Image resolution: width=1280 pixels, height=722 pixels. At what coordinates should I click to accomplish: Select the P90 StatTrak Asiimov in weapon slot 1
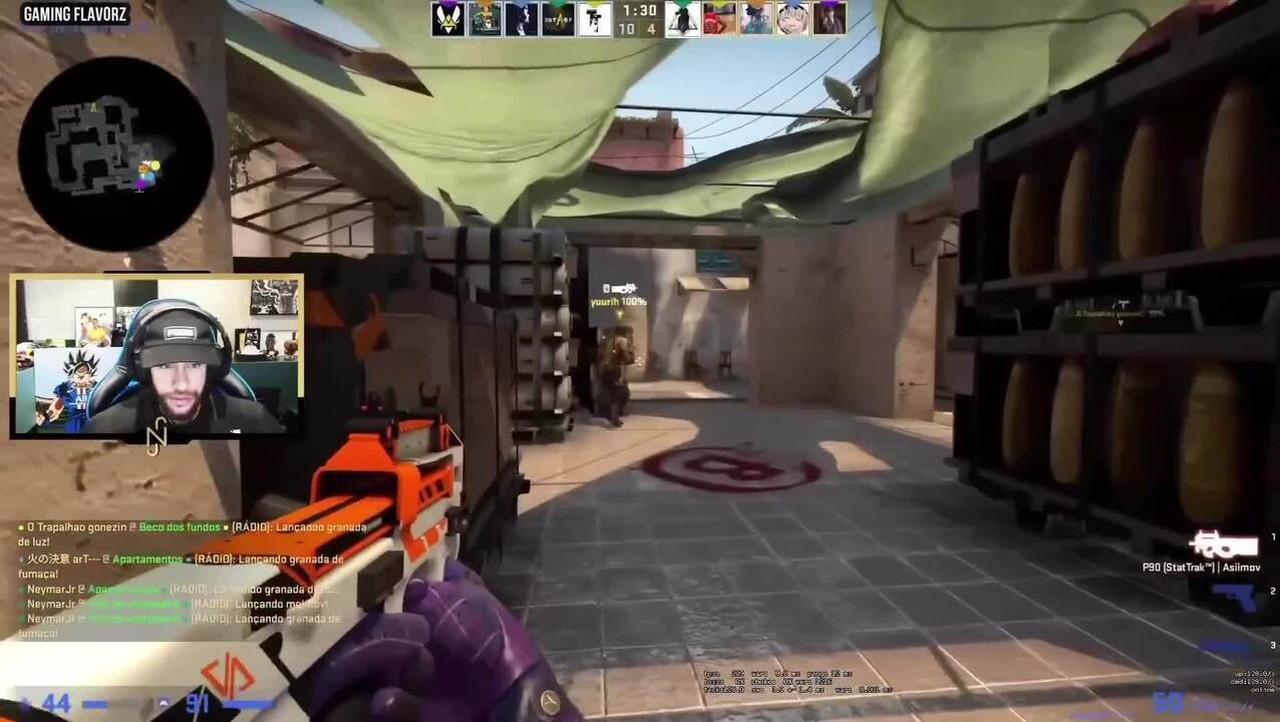coord(1225,545)
